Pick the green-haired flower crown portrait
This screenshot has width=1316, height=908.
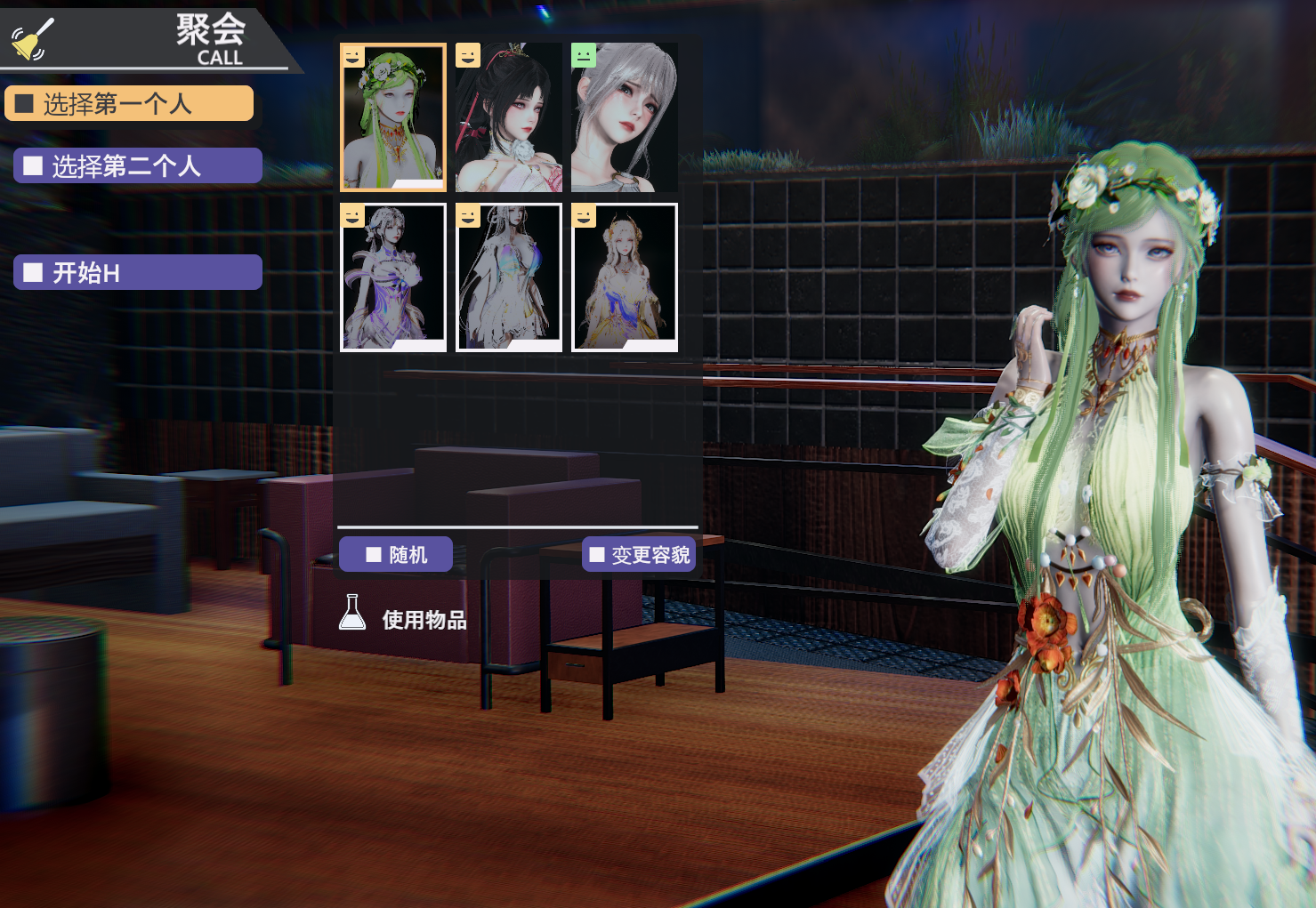(393, 117)
